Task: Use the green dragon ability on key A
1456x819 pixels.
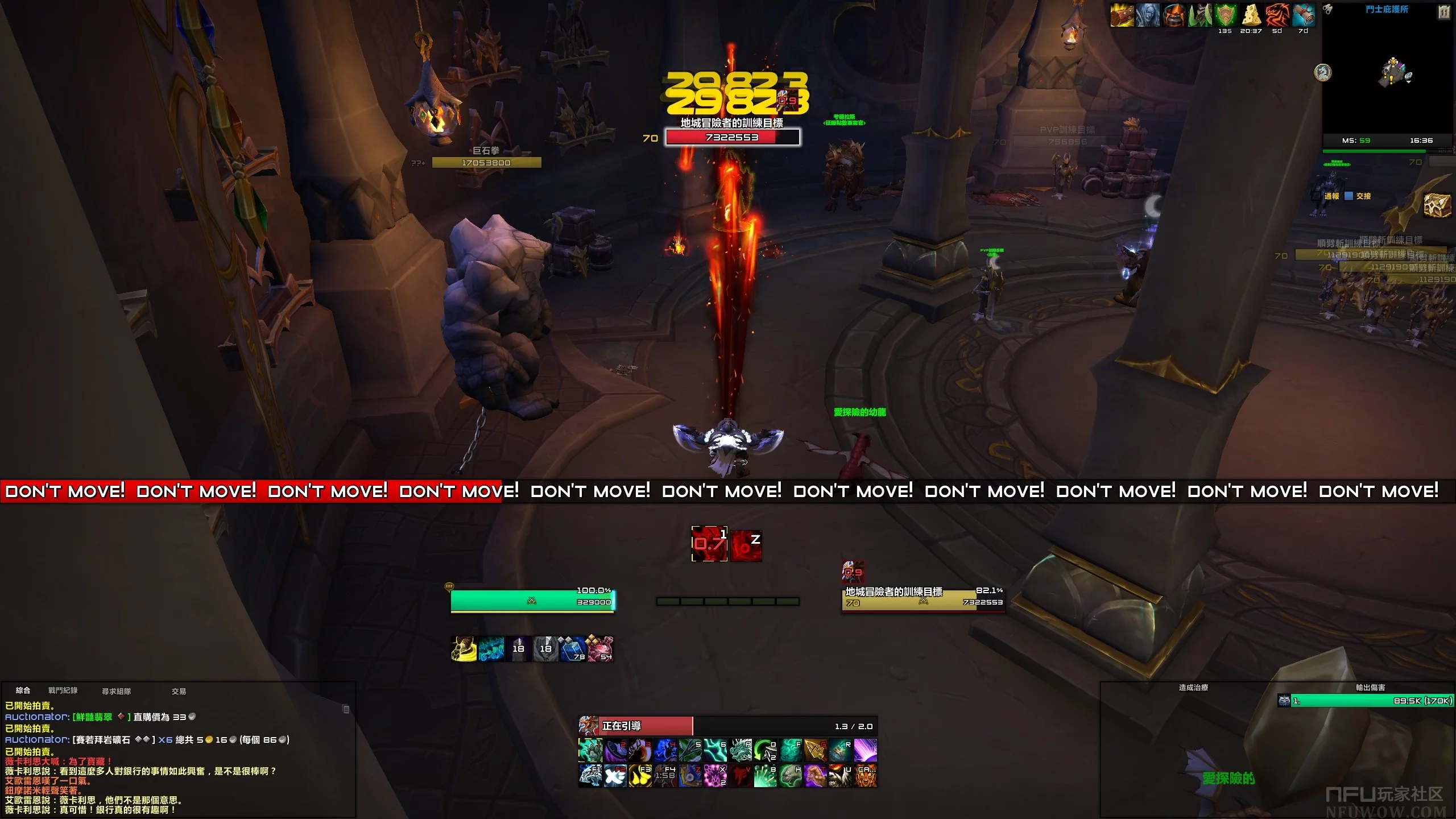Action: pyautogui.click(x=741, y=750)
